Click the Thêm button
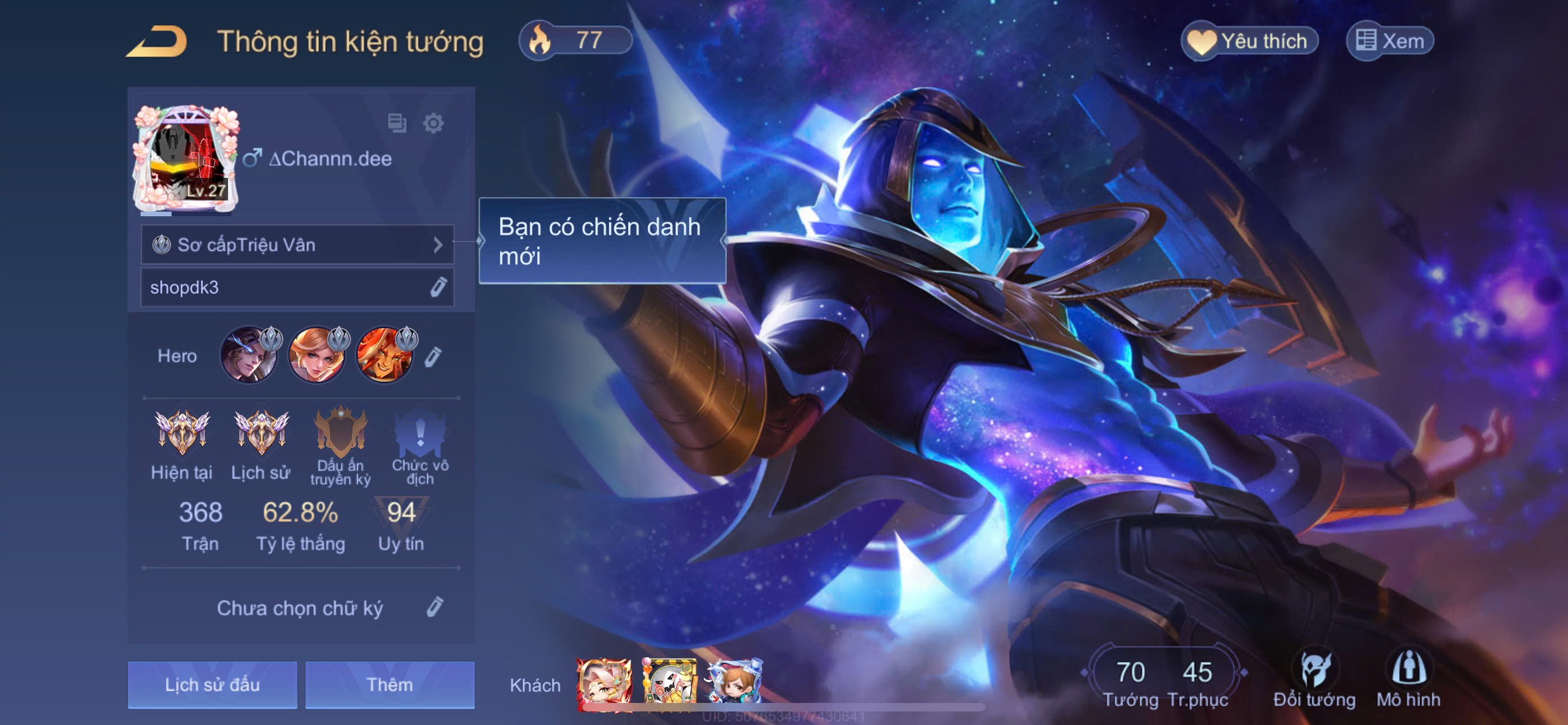This screenshot has width=1568, height=725. [389, 685]
